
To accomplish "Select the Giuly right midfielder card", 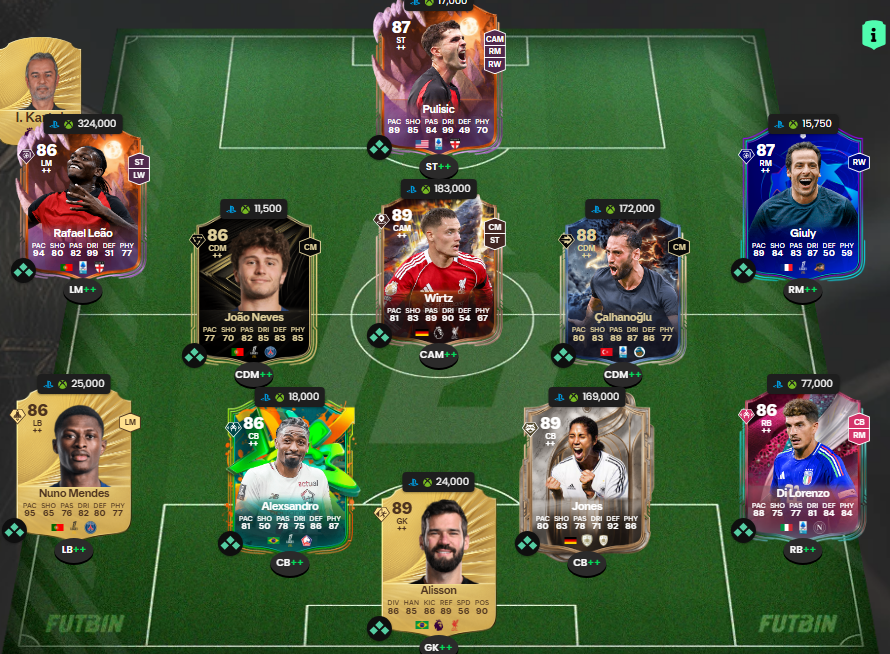I will pos(803,200).
